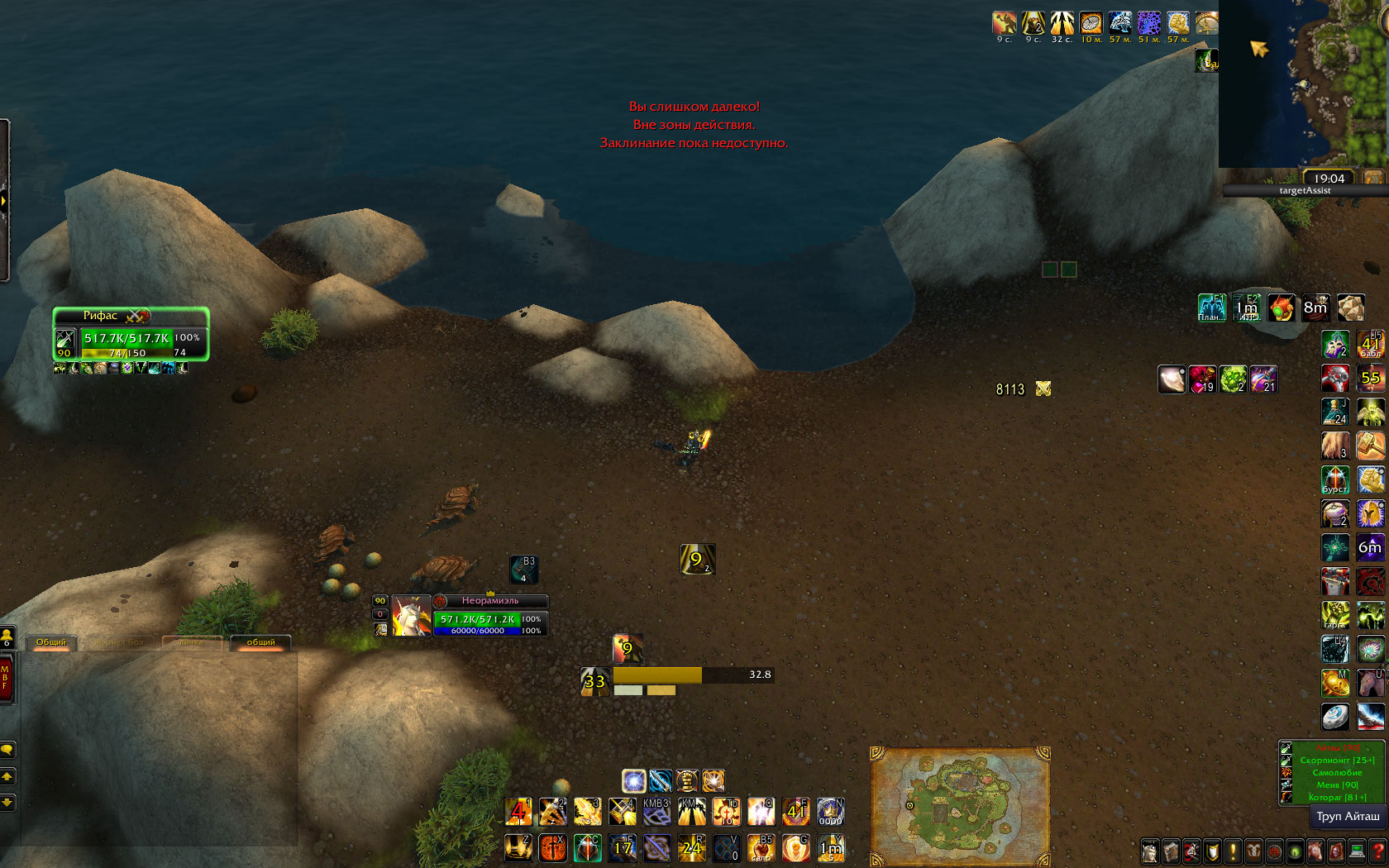The width and height of the screenshot is (1389, 868).
Task: Select the Рифас target frame
Action: (x=131, y=333)
